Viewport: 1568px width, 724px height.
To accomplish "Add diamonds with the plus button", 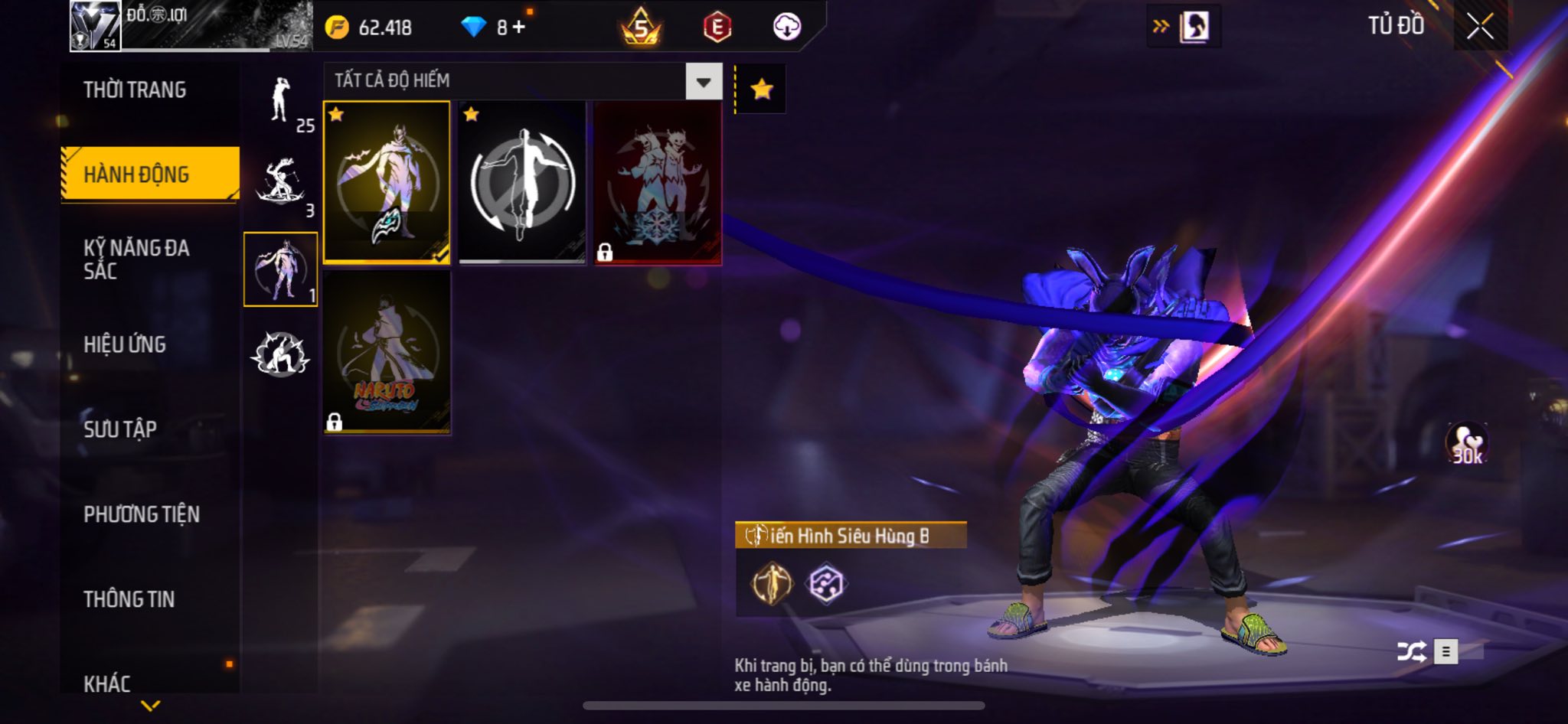I will coord(519,28).
